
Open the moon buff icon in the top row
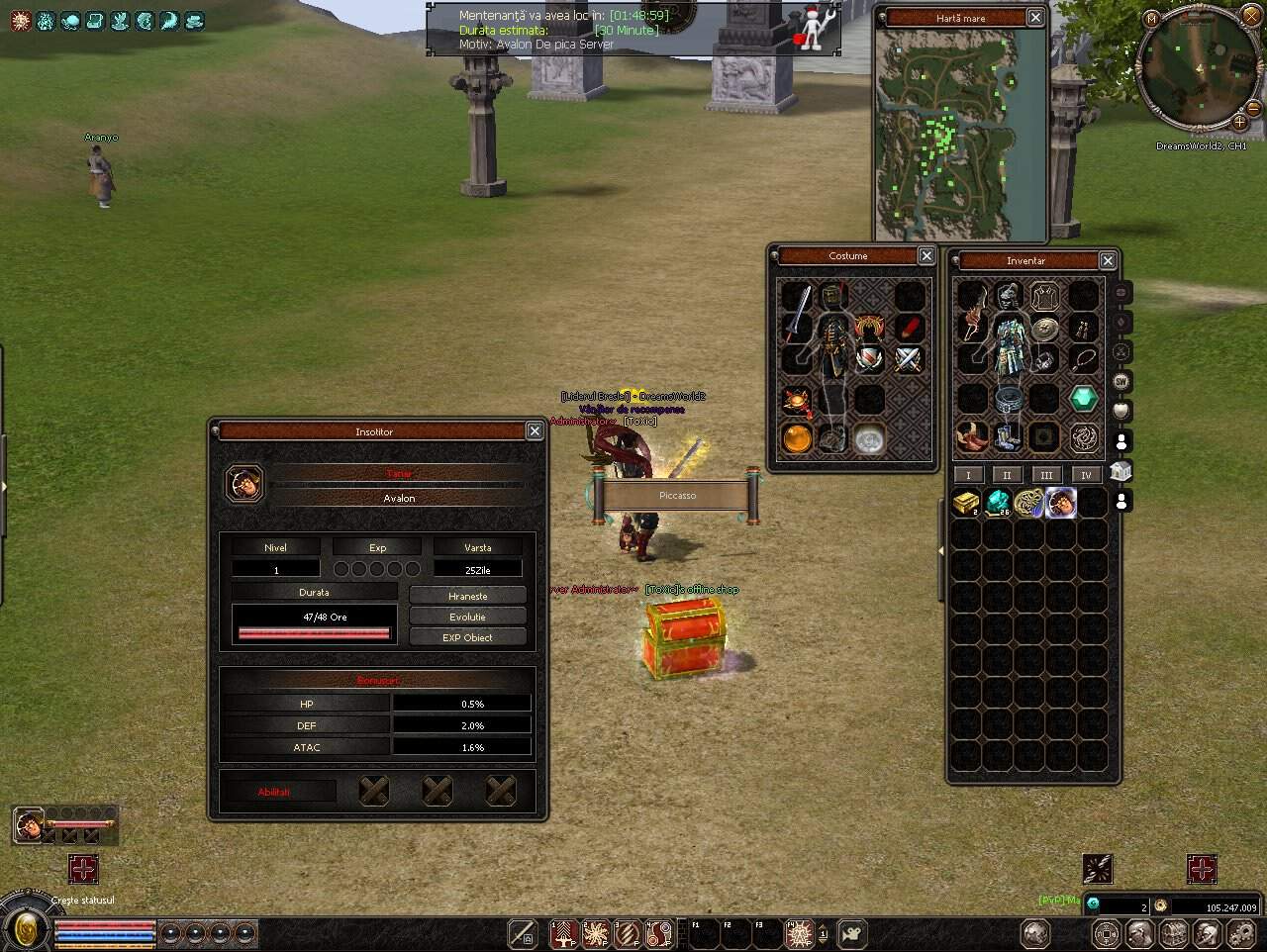[167, 19]
